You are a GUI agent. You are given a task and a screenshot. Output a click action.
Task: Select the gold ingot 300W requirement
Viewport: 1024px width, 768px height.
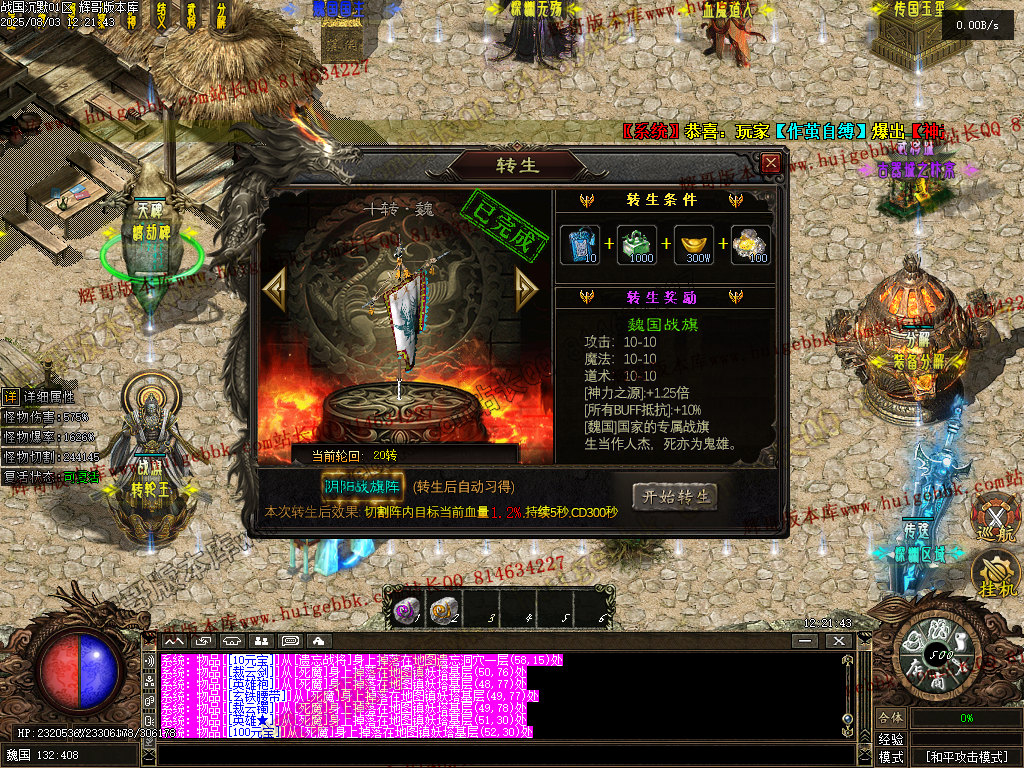697,244
